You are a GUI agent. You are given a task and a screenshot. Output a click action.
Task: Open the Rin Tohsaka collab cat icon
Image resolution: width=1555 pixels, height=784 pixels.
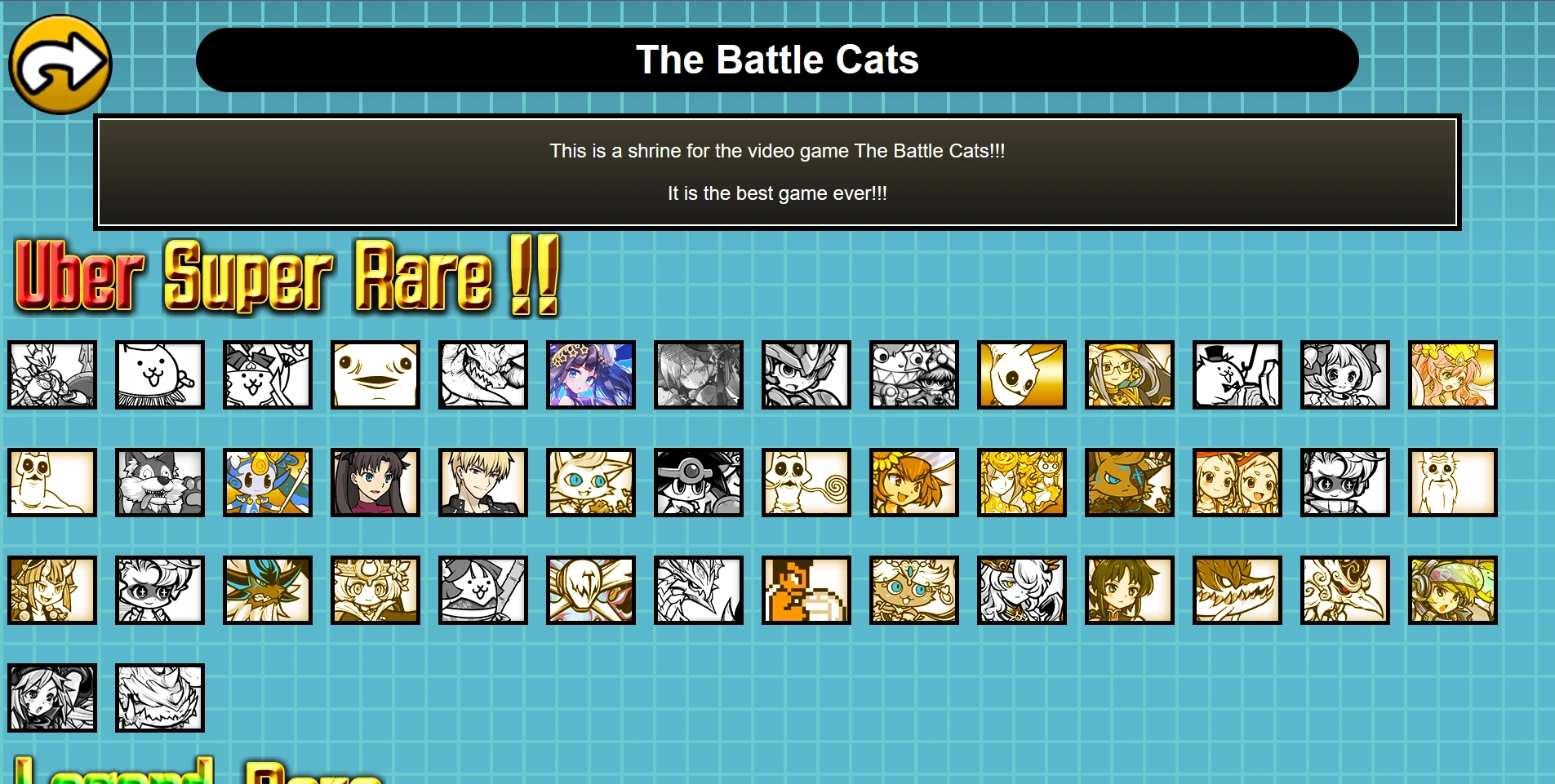click(x=375, y=482)
